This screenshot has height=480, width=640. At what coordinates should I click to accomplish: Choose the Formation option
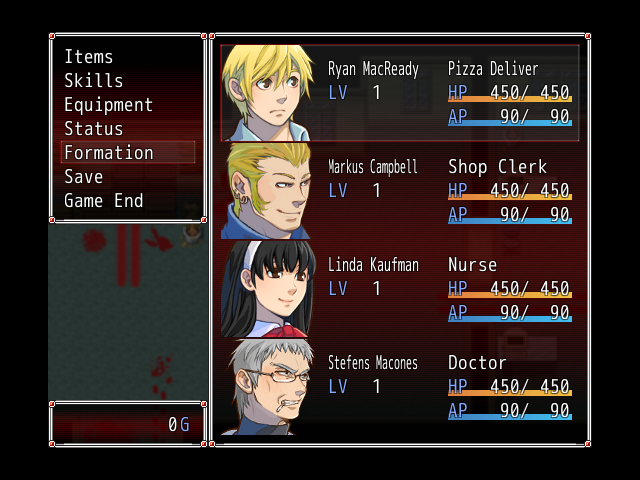click(x=109, y=153)
